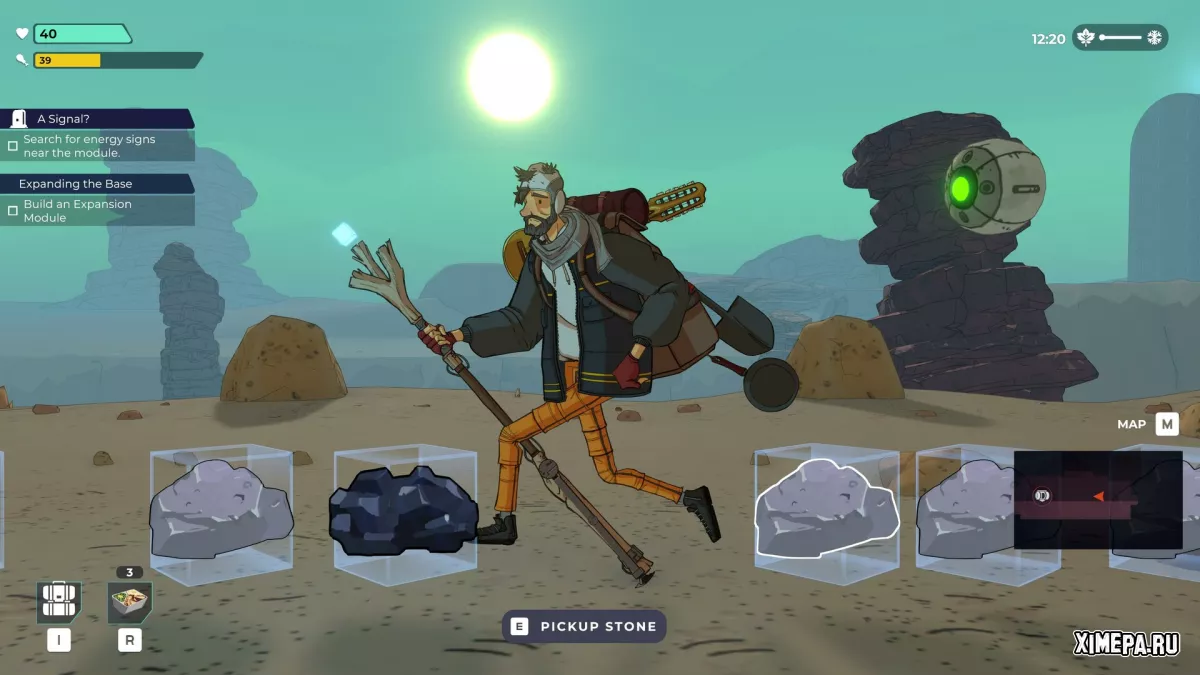The image size is (1200, 675).
Task: Select the food ration quick-use slot
Action: pos(130,602)
